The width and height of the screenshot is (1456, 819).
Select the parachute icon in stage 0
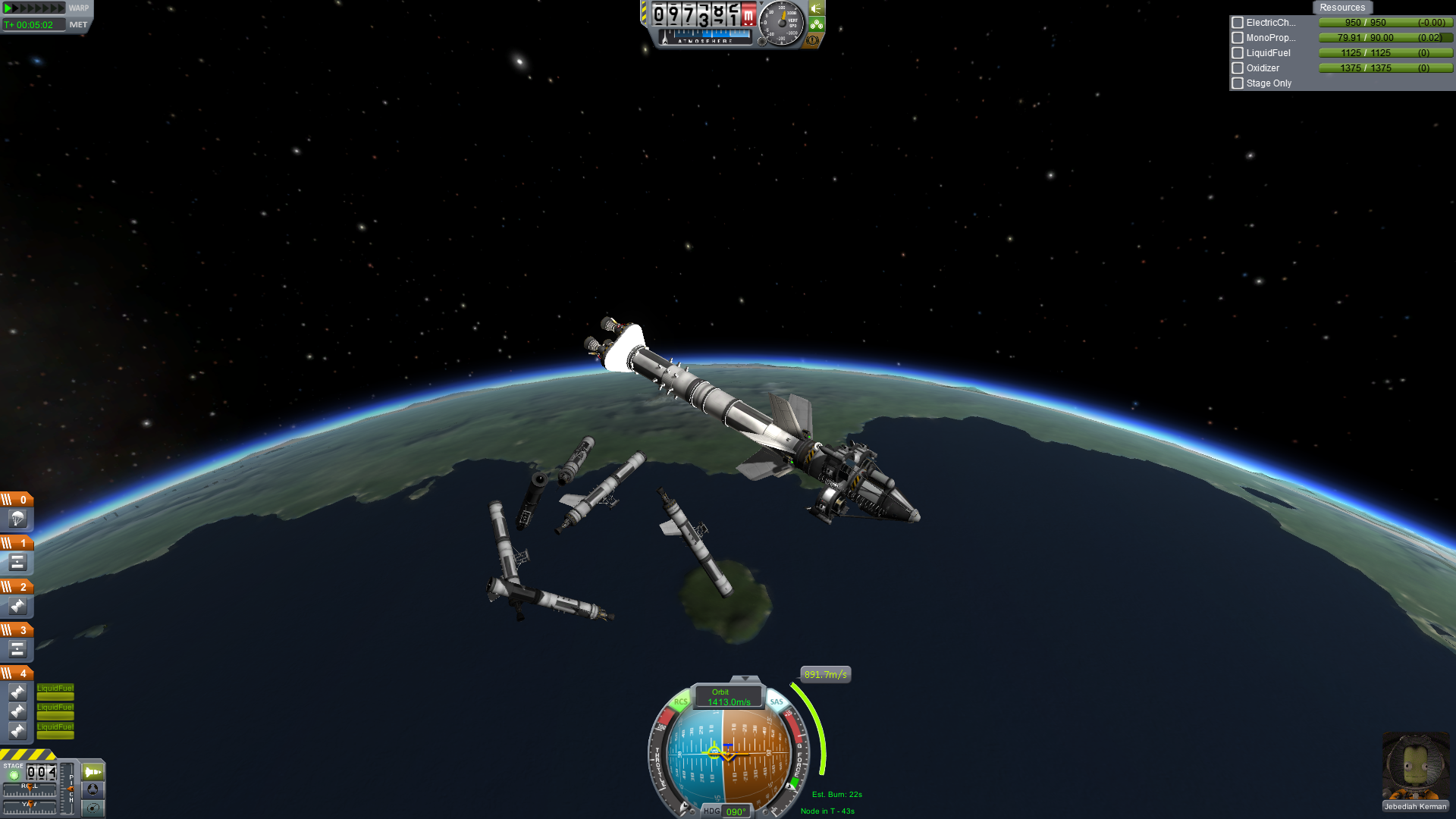17,519
